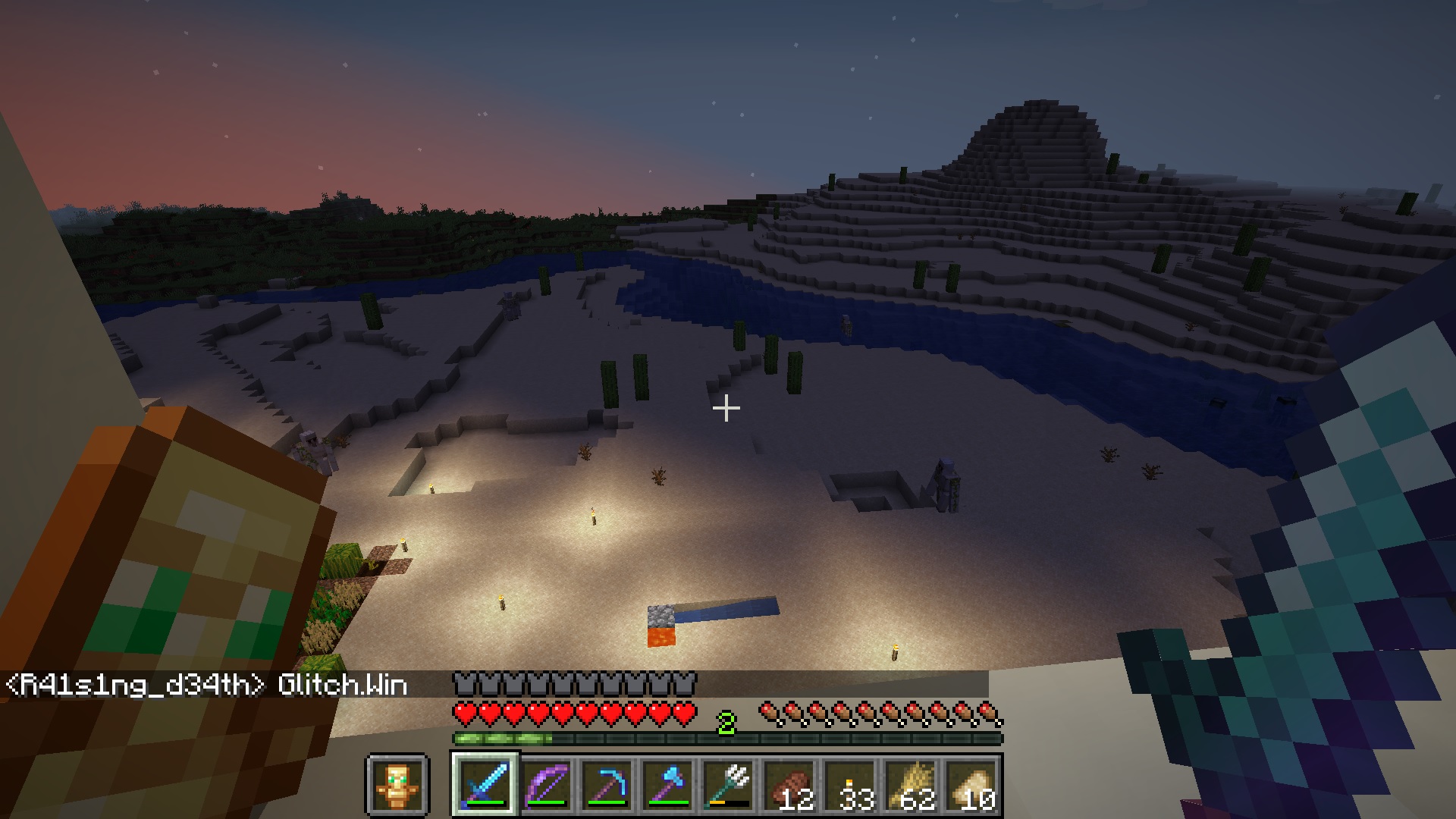Choose the wheat stack of 62

pos(910,785)
